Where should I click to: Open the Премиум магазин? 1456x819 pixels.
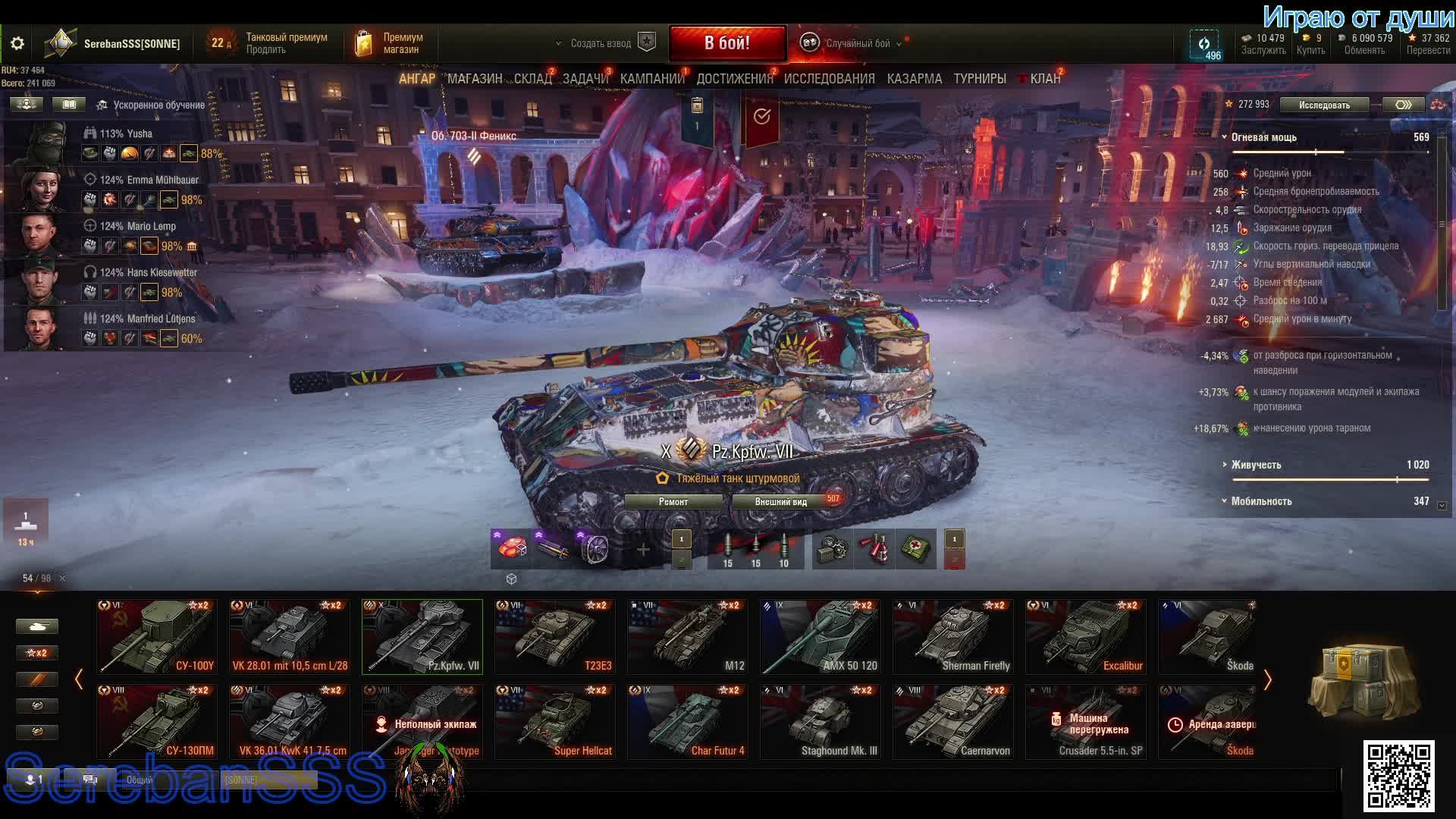(x=391, y=43)
